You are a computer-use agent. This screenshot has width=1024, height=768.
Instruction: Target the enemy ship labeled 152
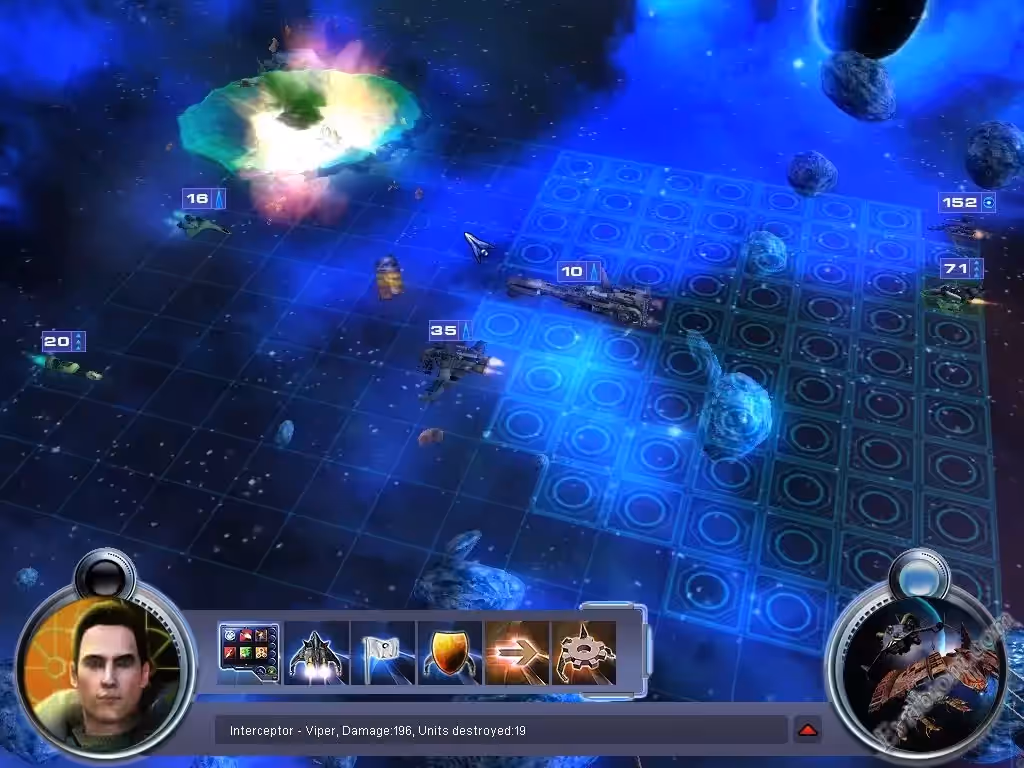pos(958,228)
